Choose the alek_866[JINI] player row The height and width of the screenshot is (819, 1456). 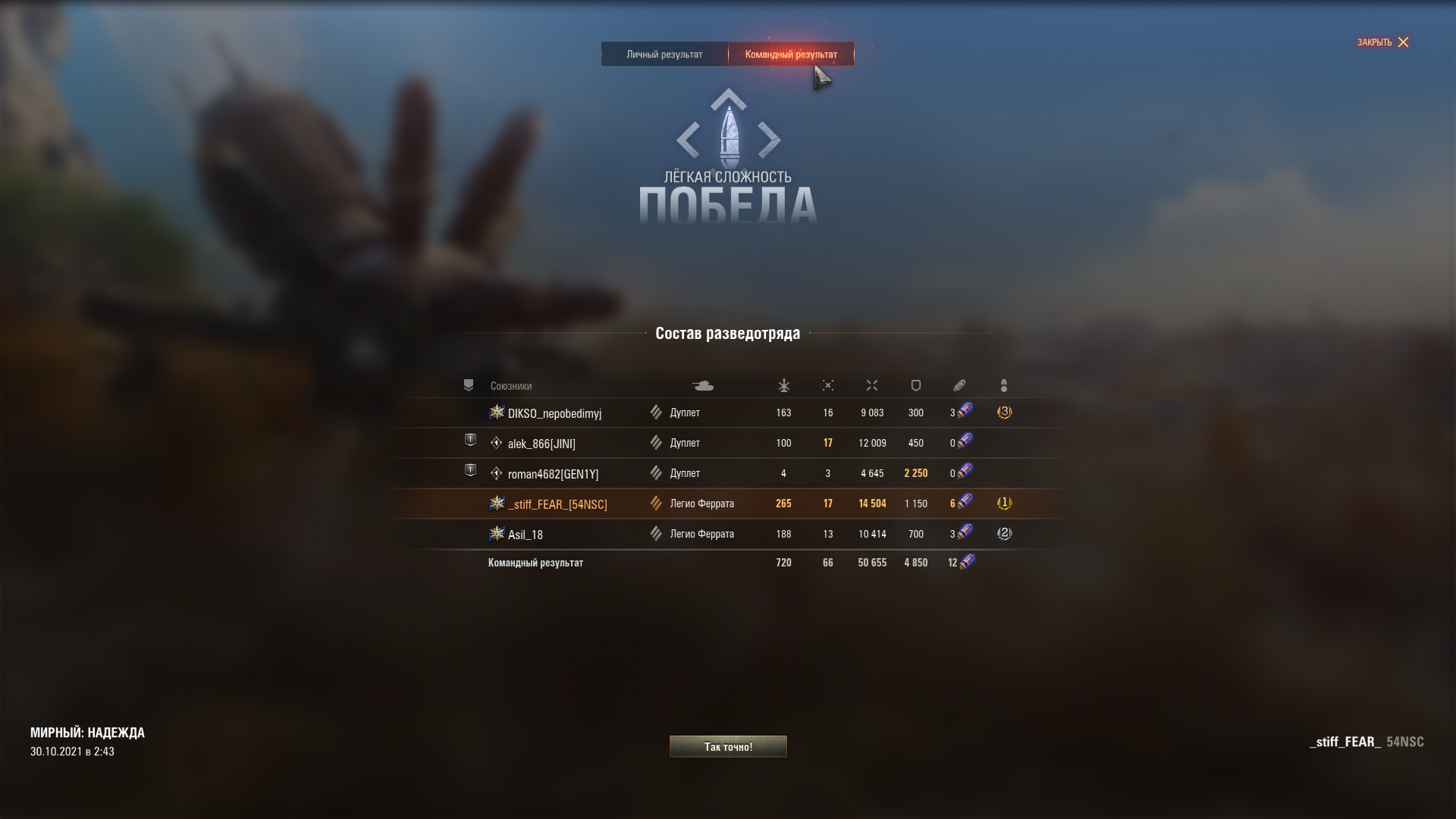541,444
